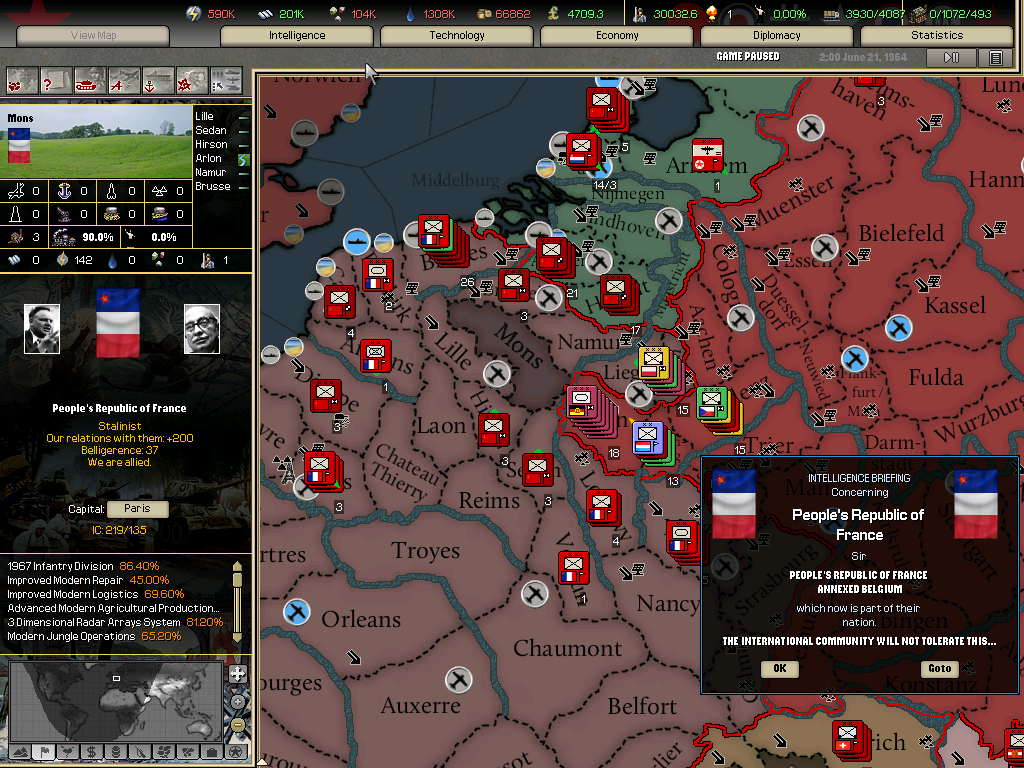The height and width of the screenshot is (768, 1024).
Task: Dismiss the briefing with OK
Action: click(x=780, y=669)
